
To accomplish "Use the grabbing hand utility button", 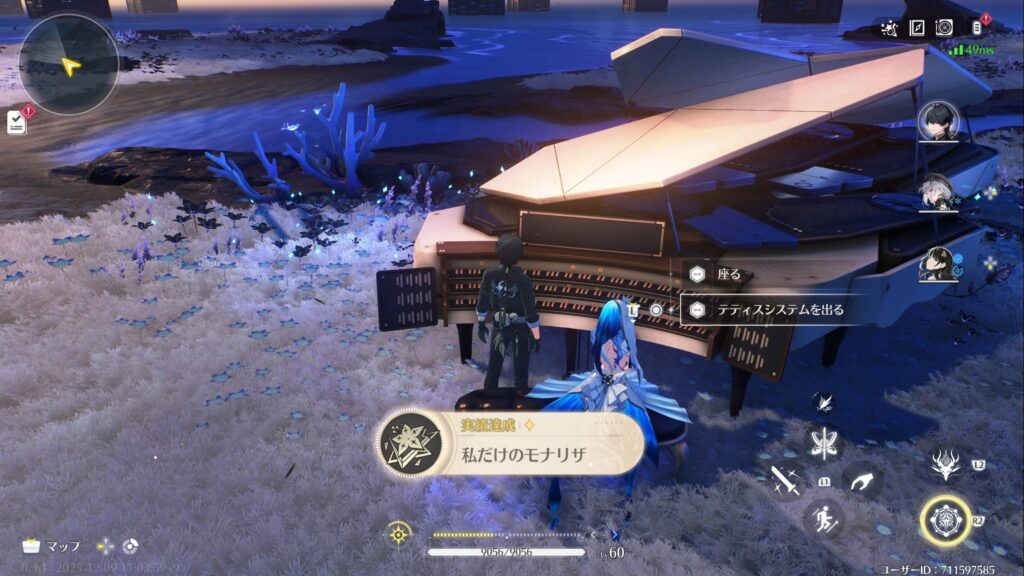I will tap(861, 482).
